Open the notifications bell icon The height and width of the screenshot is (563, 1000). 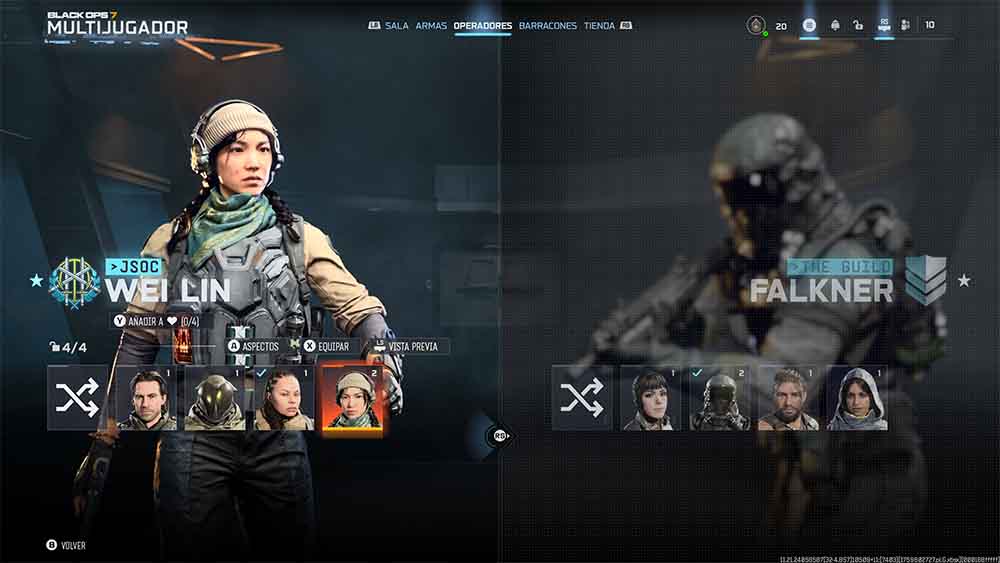point(834,25)
